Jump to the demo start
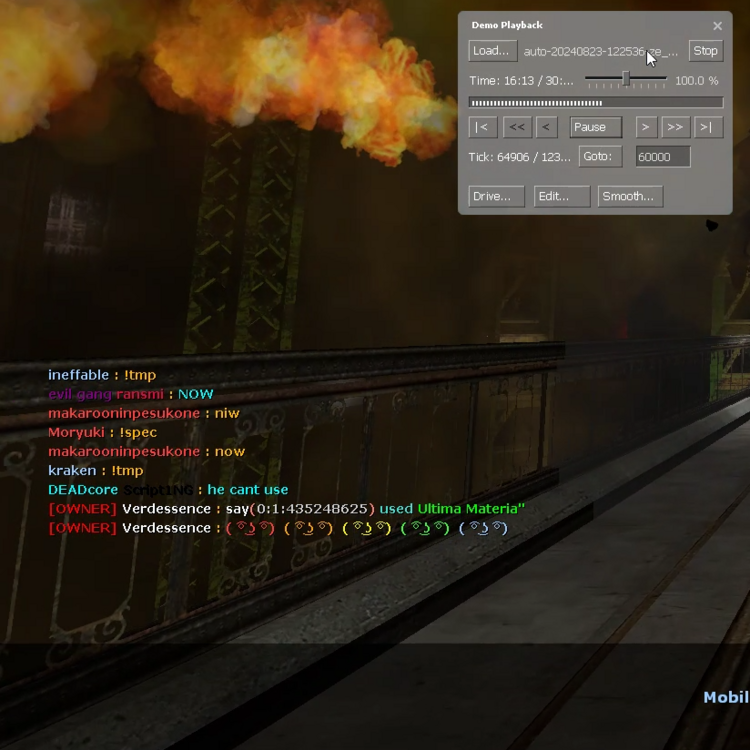This screenshot has height=750, width=750. pos(483,127)
